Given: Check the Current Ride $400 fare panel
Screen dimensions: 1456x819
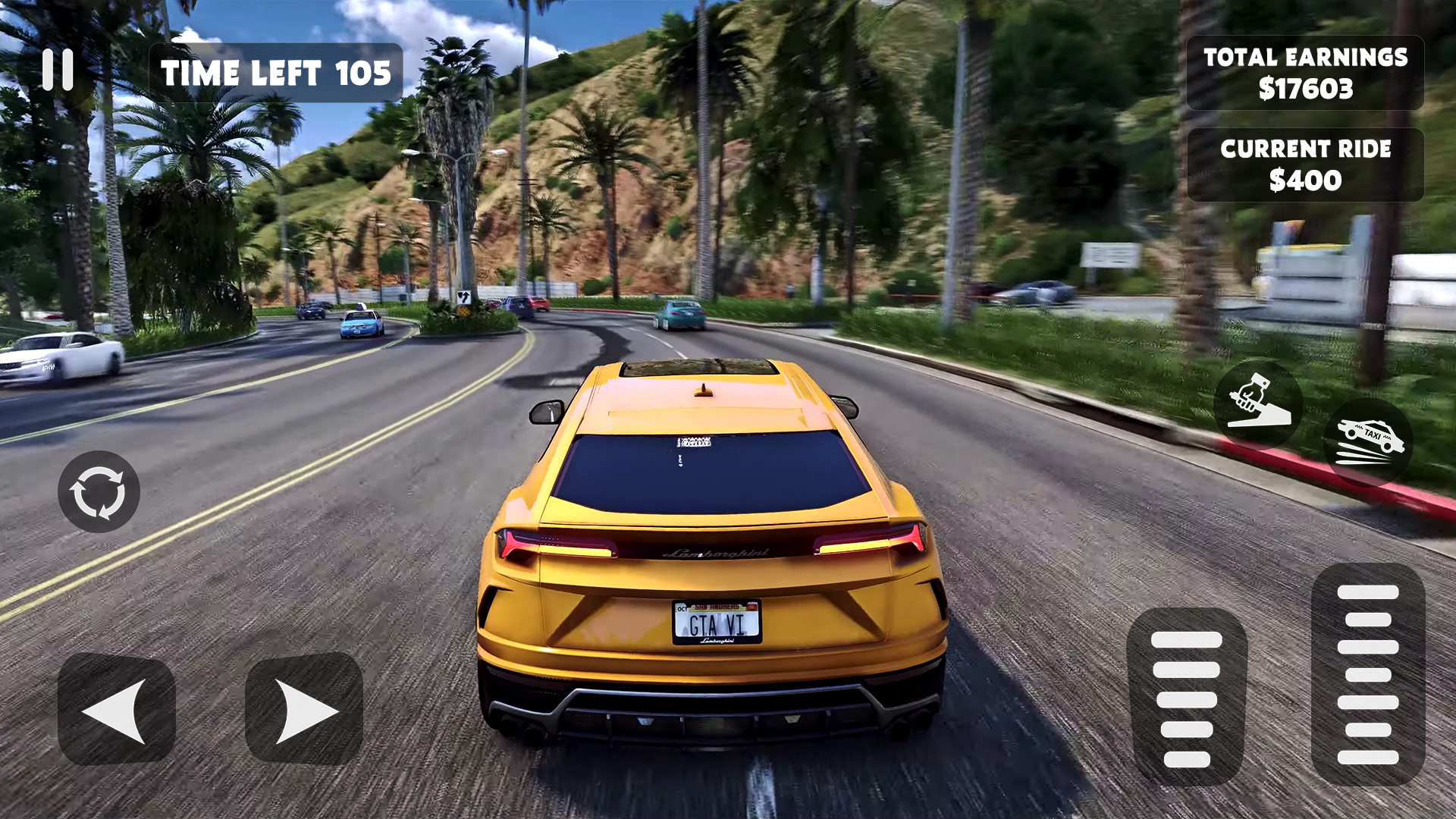Looking at the screenshot, I should pyautogui.click(x=1306, y=164).
